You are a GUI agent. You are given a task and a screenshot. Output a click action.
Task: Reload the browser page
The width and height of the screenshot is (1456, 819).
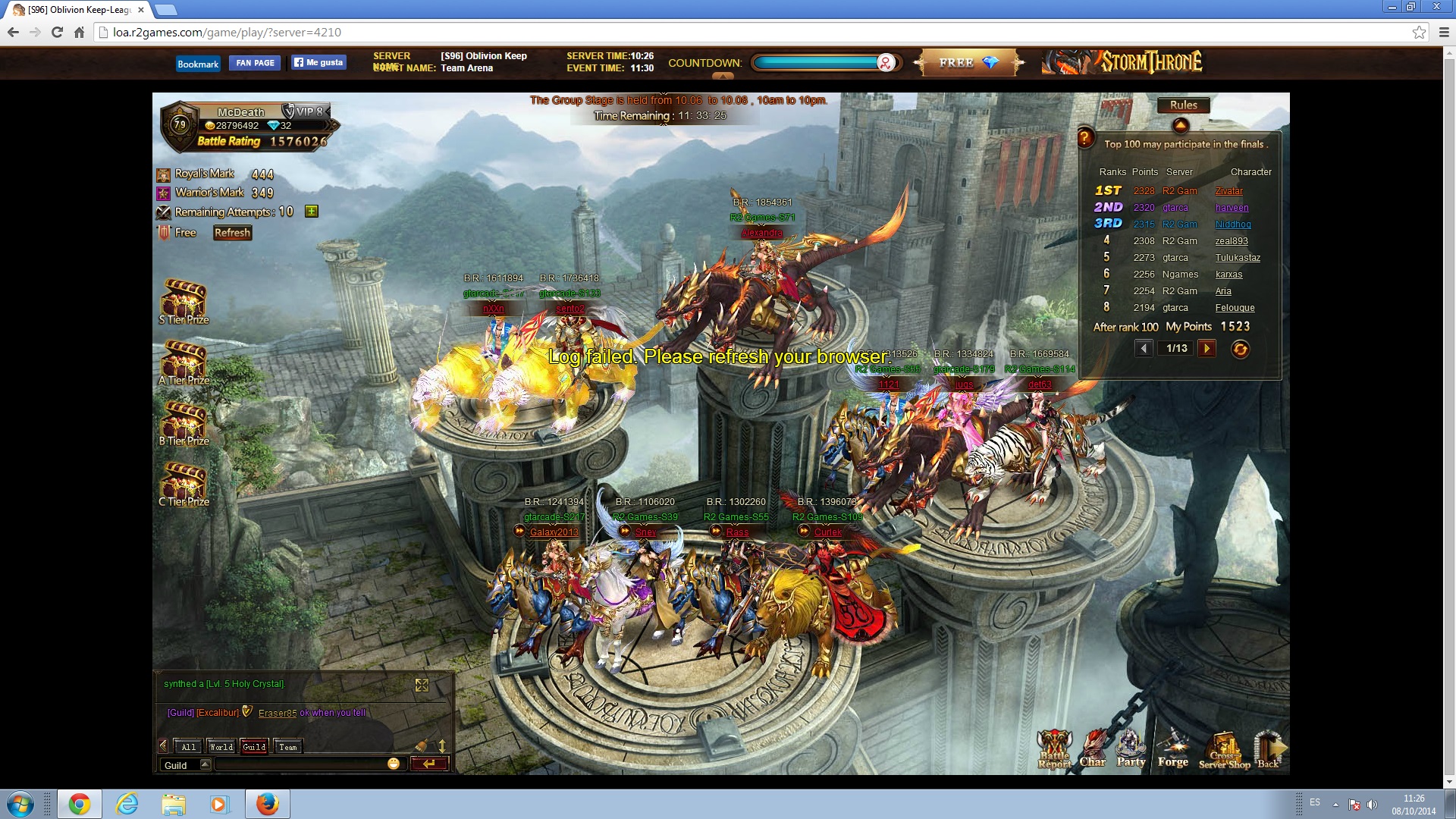[57, 32]
